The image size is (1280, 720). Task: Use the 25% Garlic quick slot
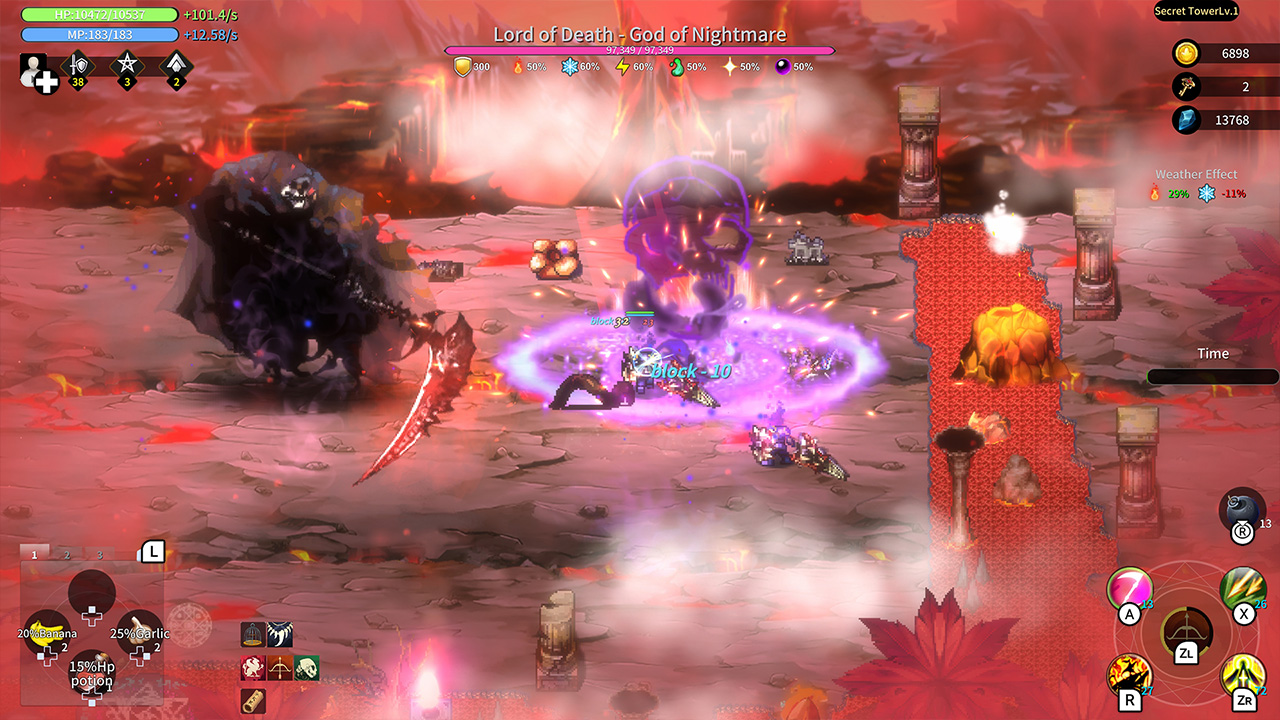pyautogui.click(x=139, y=632)
